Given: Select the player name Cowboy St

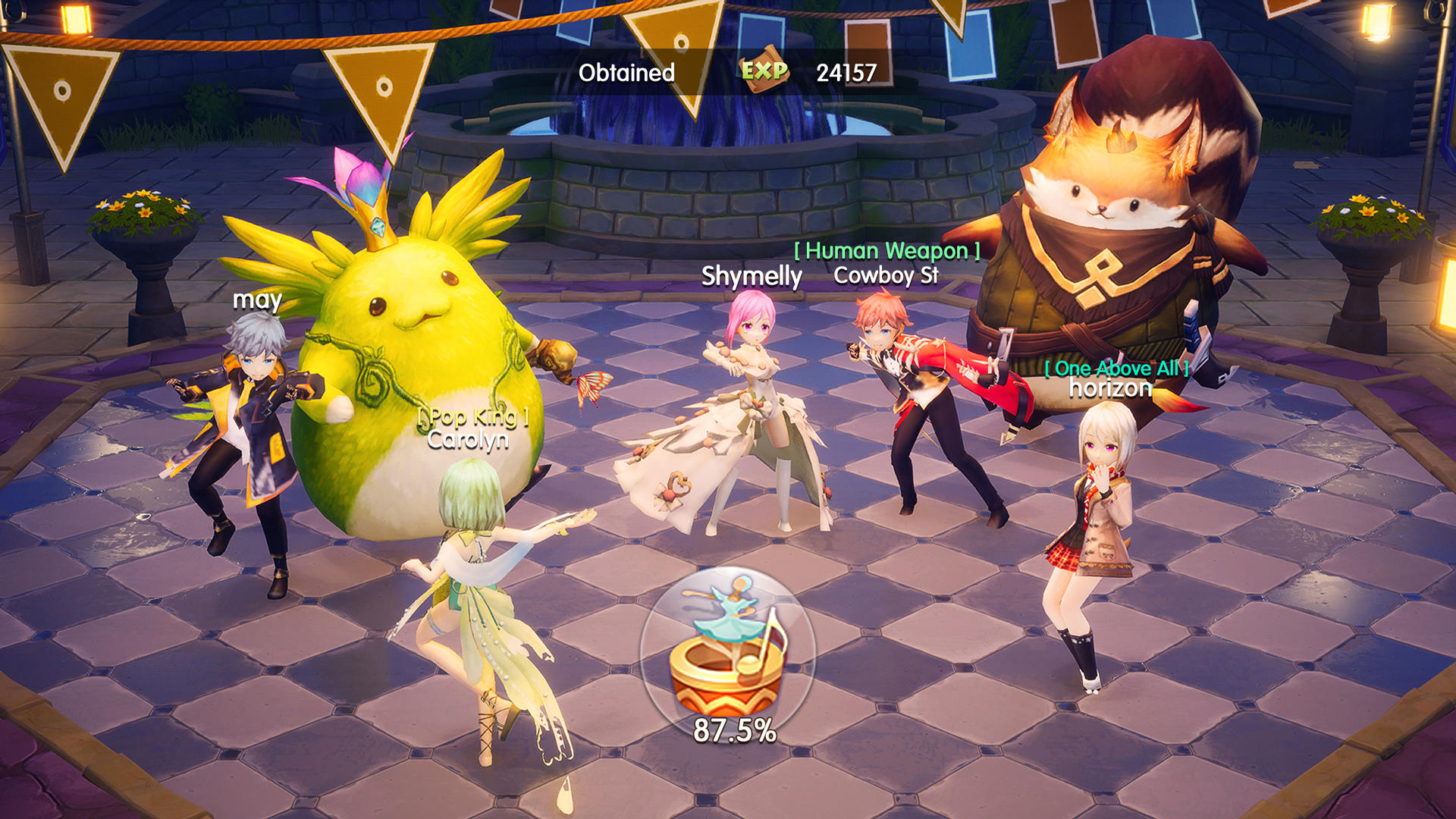Looking at the screenshot, I should pos(887,275).
